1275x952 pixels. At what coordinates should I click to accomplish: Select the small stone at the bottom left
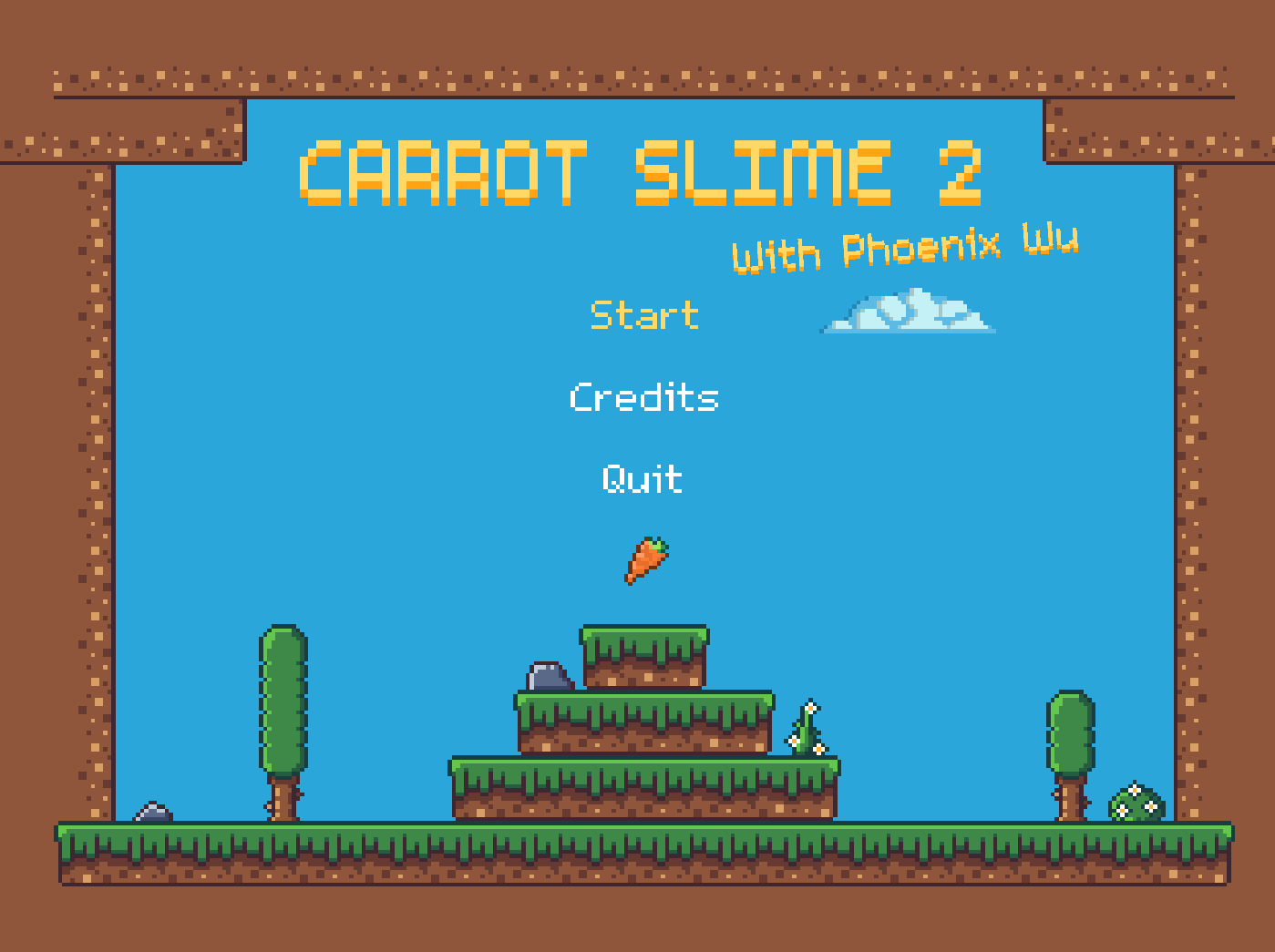pos(153,810)
